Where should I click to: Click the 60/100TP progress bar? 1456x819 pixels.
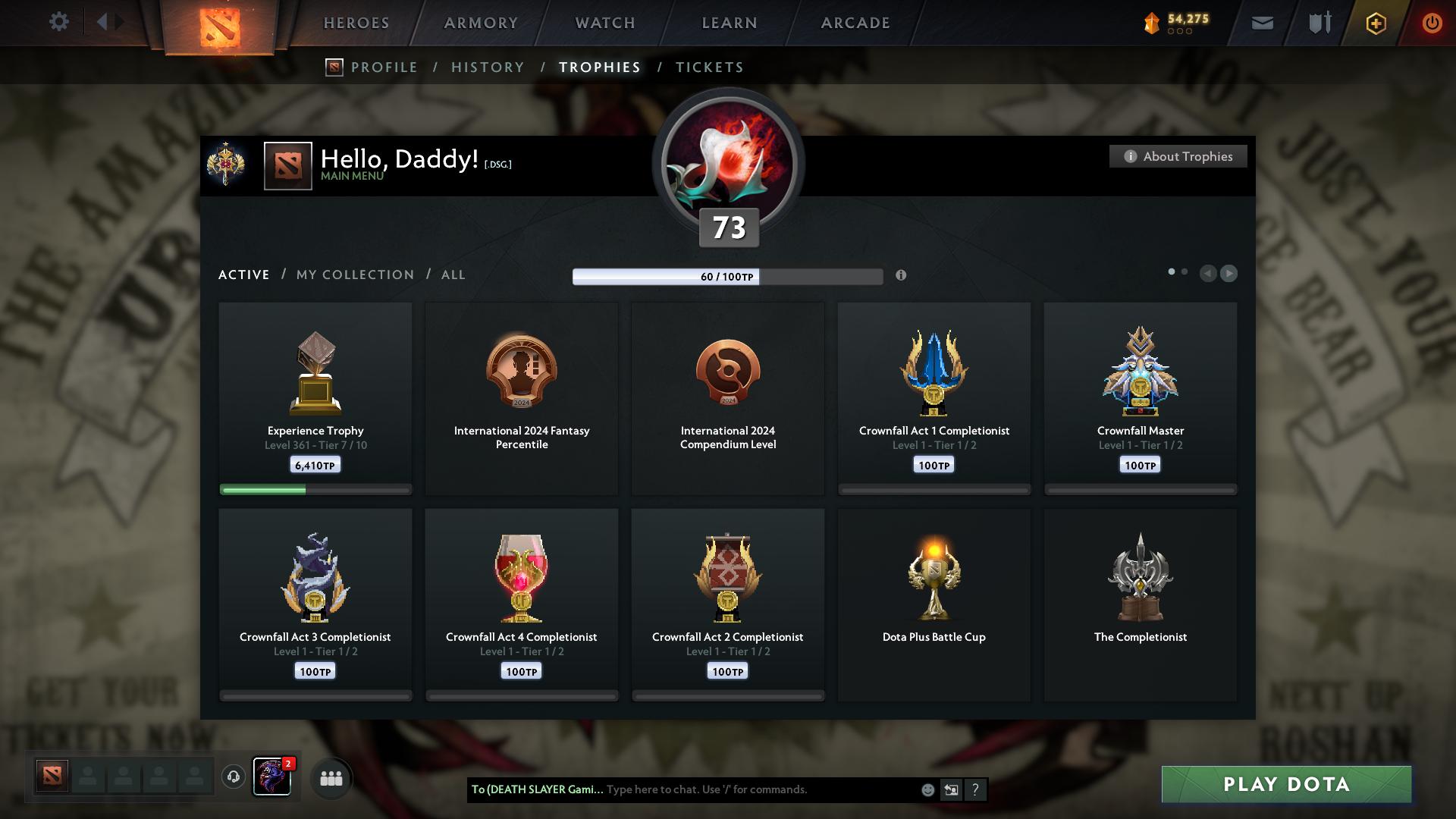point(728,277)
